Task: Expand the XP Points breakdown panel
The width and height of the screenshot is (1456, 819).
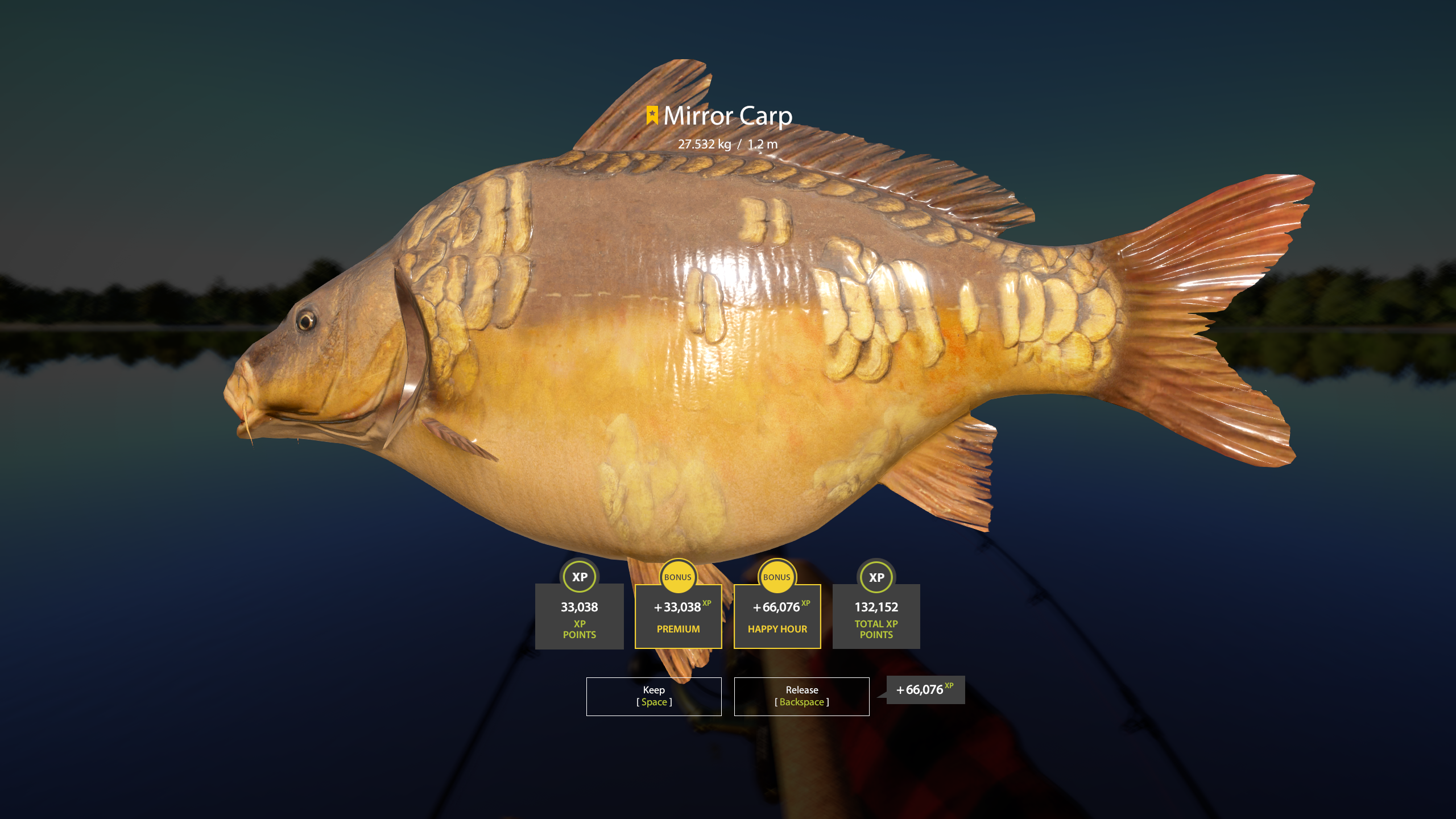Action: pos(579,617)
